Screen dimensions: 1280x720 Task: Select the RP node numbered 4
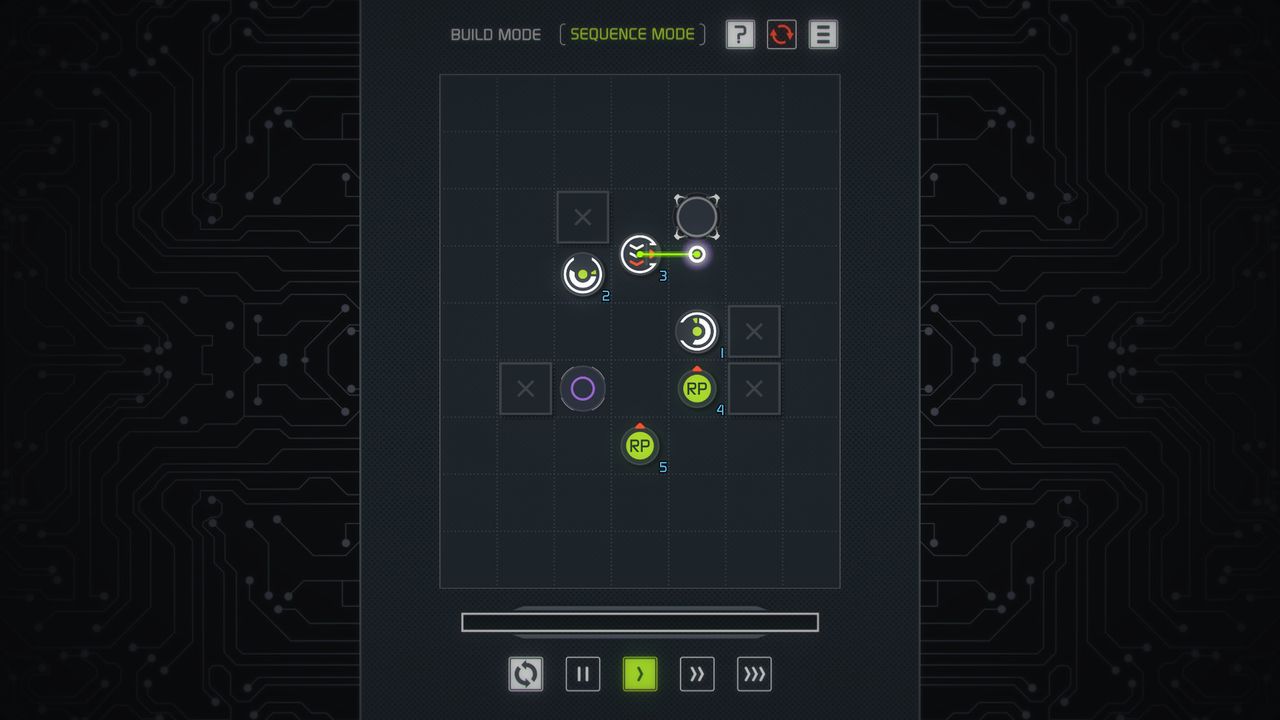[x=697, y=388]
